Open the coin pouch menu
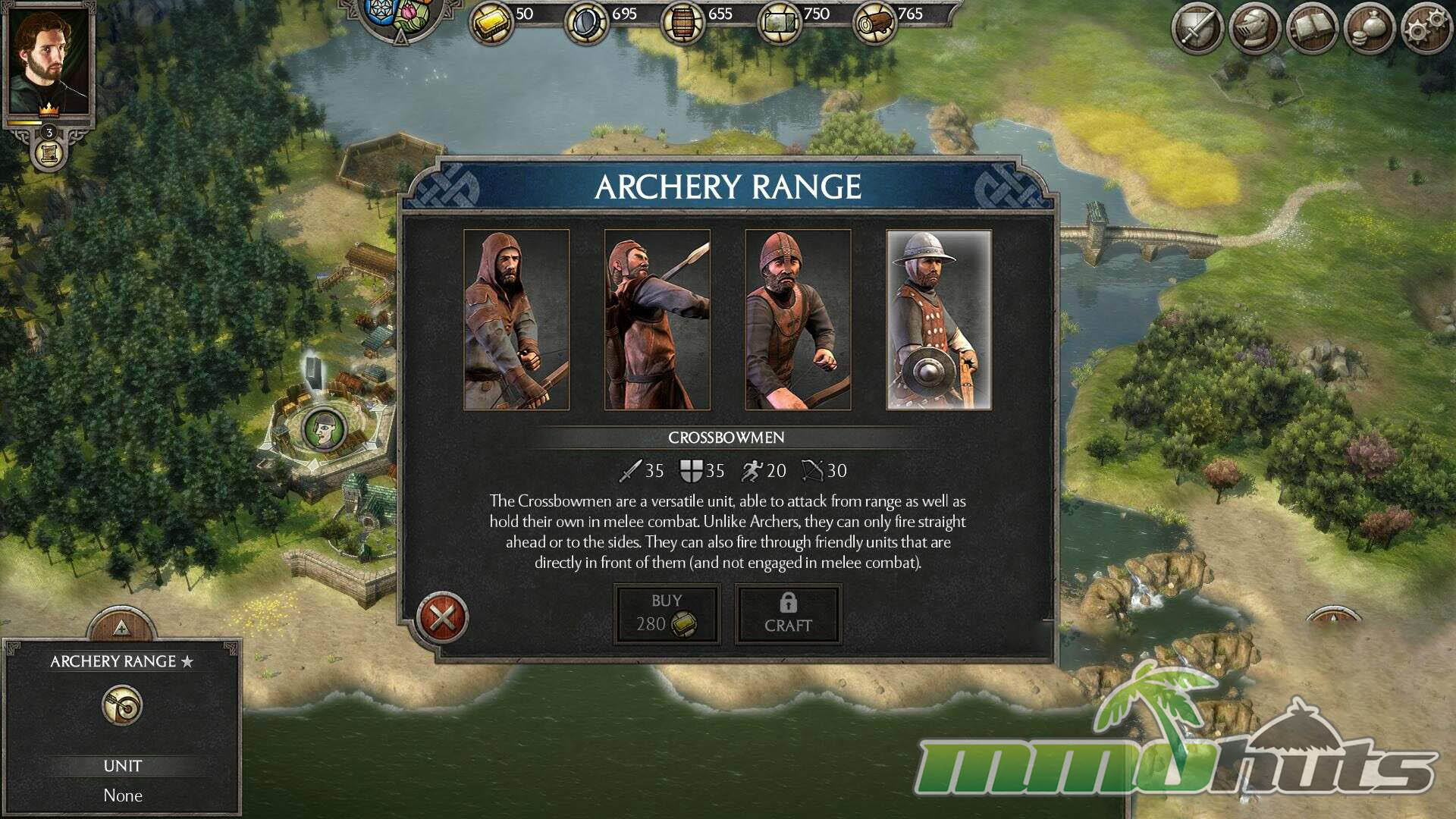The height and width of the screenshot is (819, 1456). (1368, 29)
